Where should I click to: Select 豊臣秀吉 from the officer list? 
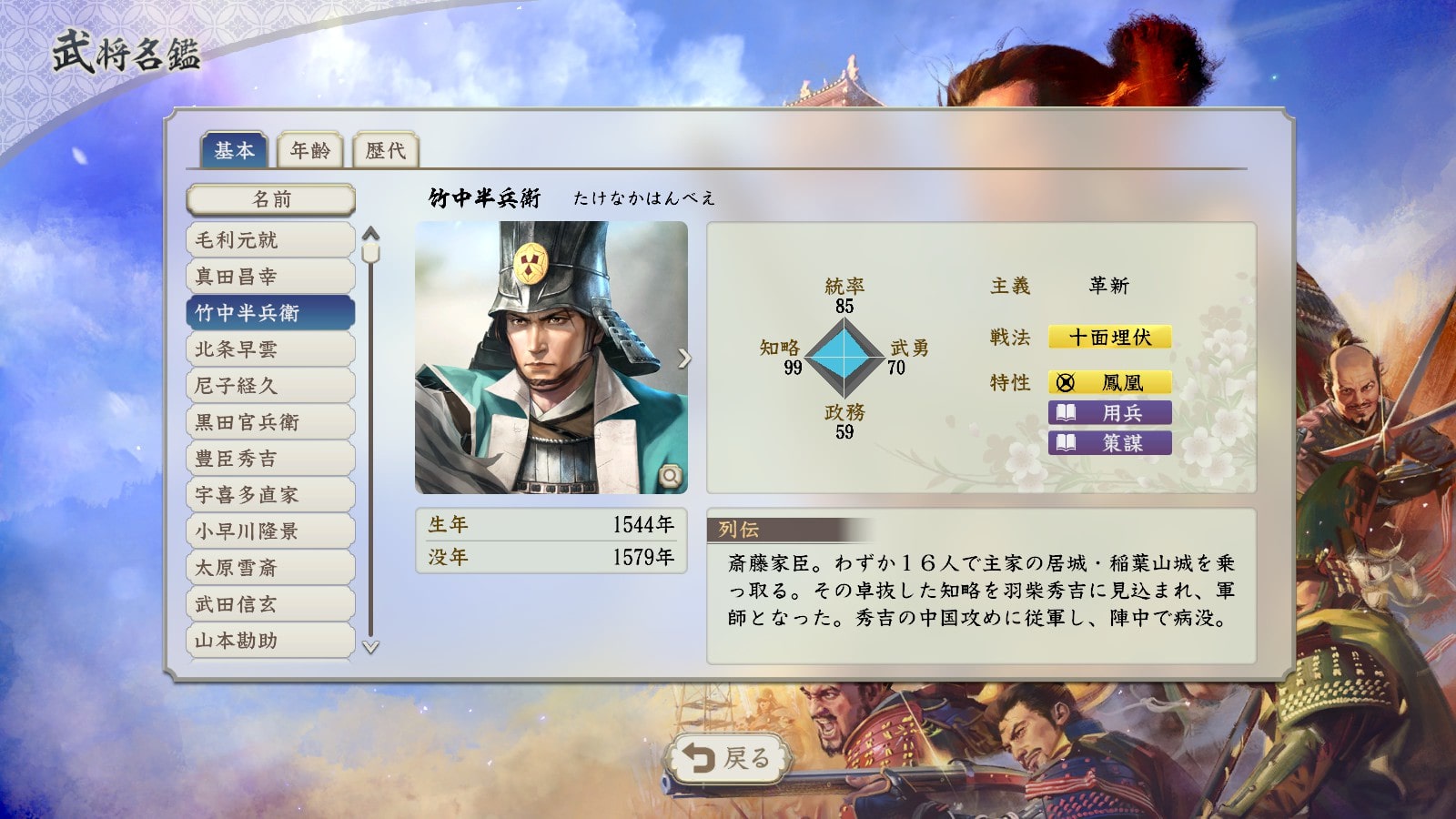click(x=270, y=459)
